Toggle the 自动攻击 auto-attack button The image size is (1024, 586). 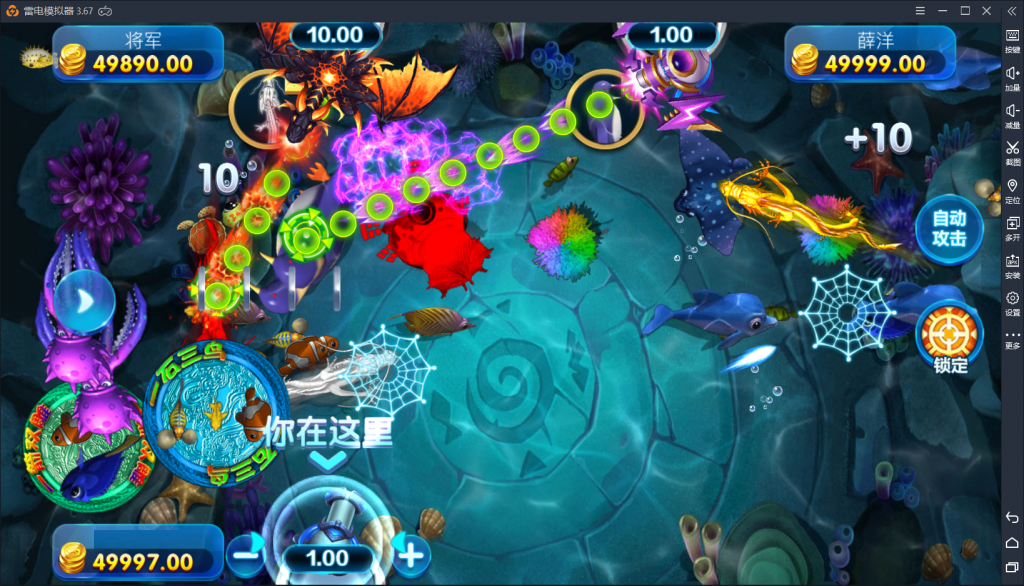point(949,228)
